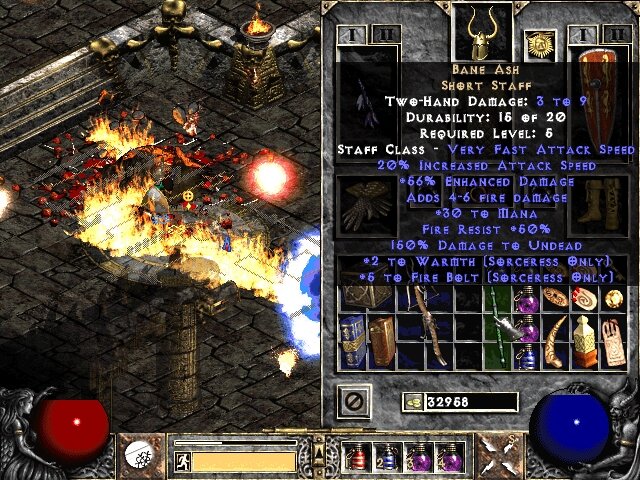Close the inventory with the cancel button
The image size is (640, 480).
click(x=353, y=402)
